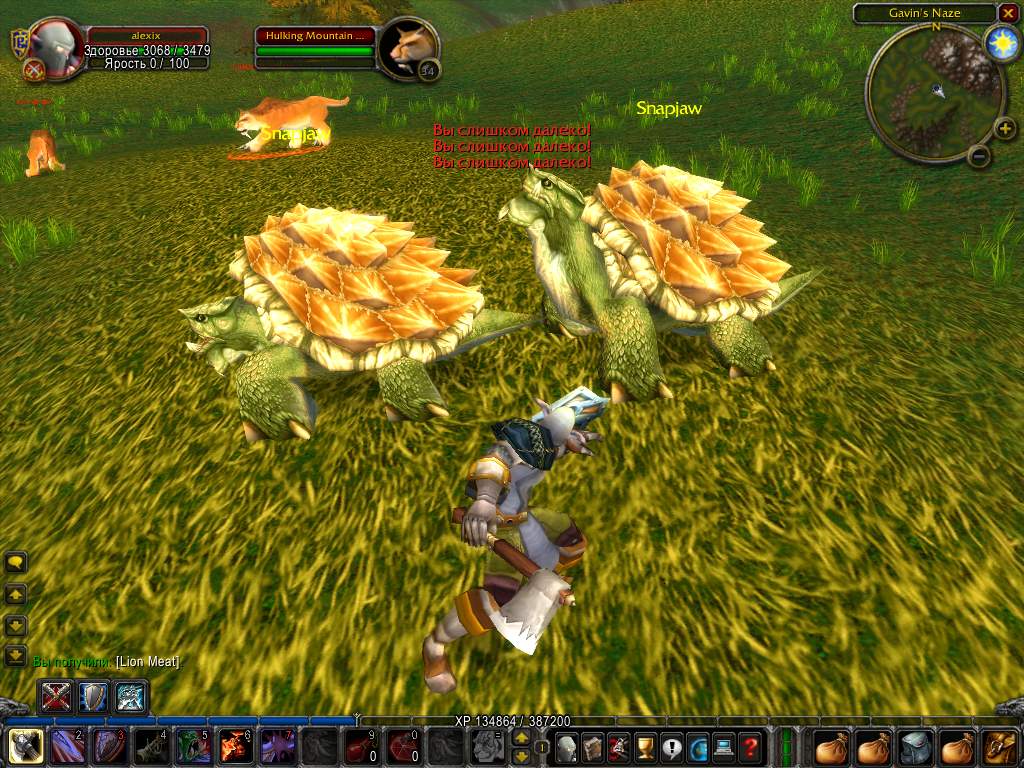Open the spellbook micro button
Screen dimensions: 1024x768
point(593,746)
